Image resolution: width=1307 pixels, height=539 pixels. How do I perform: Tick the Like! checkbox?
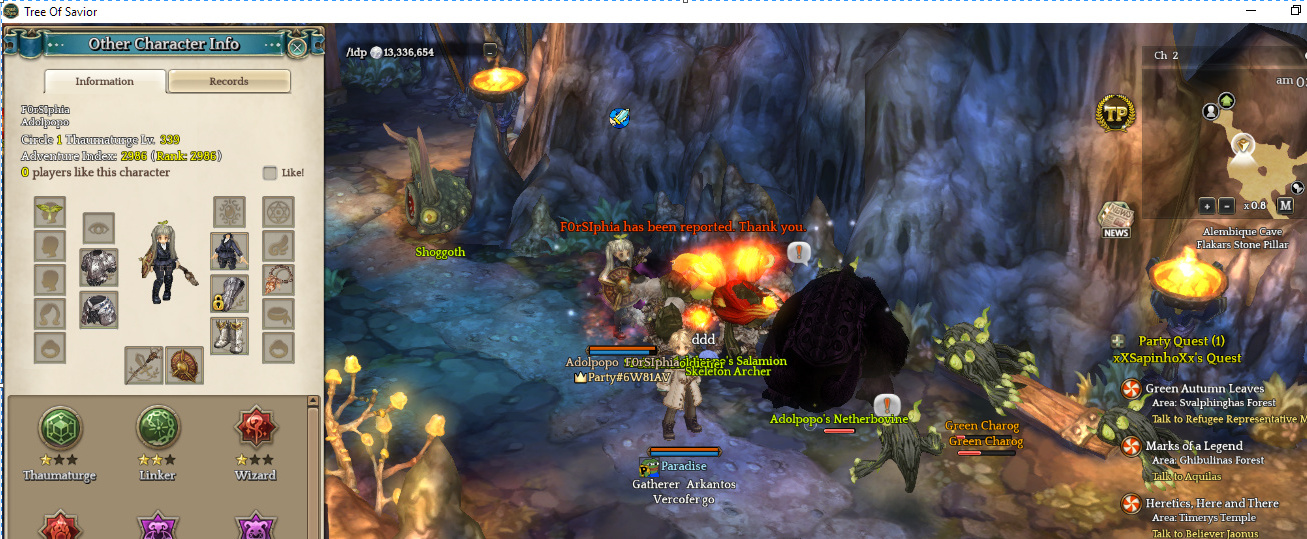click(270, 173)
